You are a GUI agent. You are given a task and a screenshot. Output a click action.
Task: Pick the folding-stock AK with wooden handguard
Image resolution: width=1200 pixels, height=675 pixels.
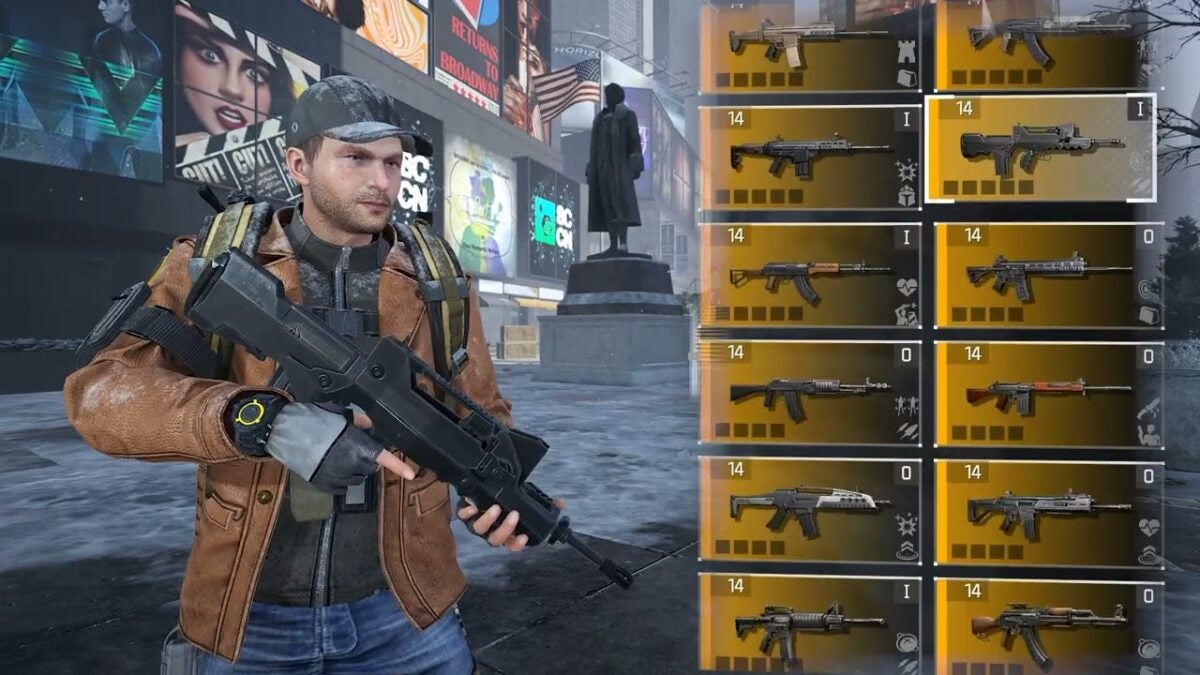(810, 275)
